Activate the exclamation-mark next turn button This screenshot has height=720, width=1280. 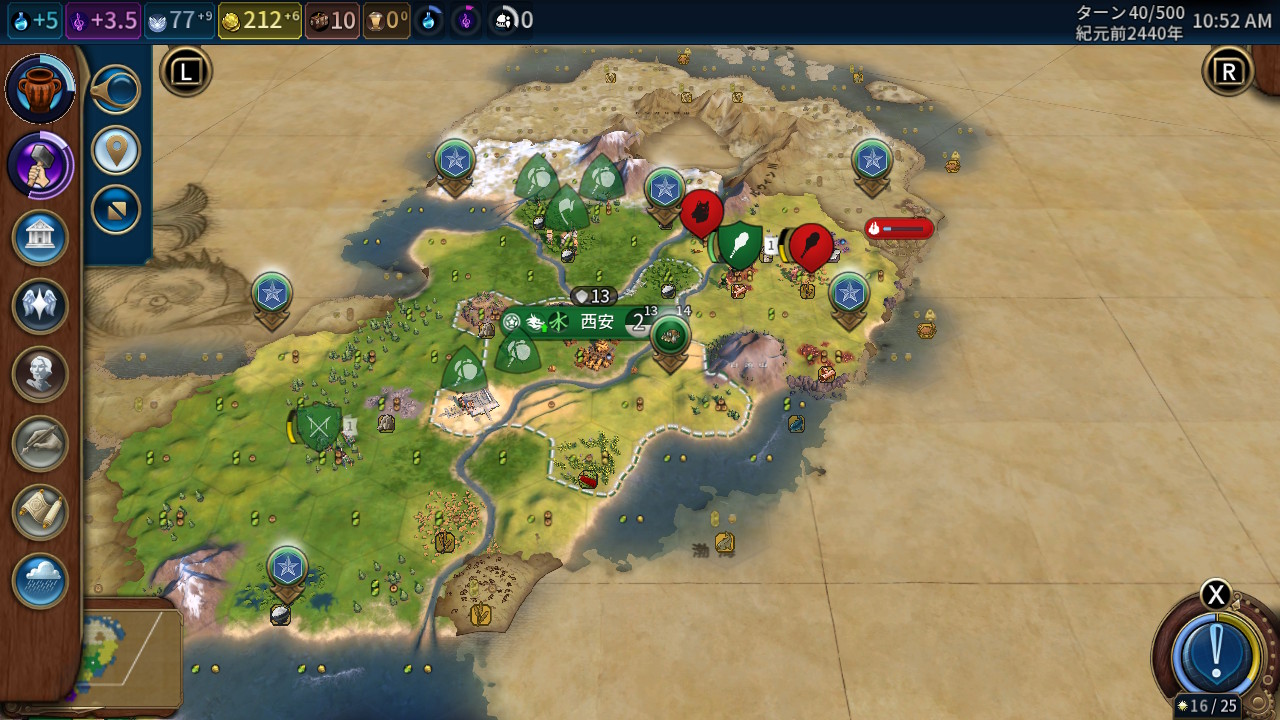pos(1216,654)
